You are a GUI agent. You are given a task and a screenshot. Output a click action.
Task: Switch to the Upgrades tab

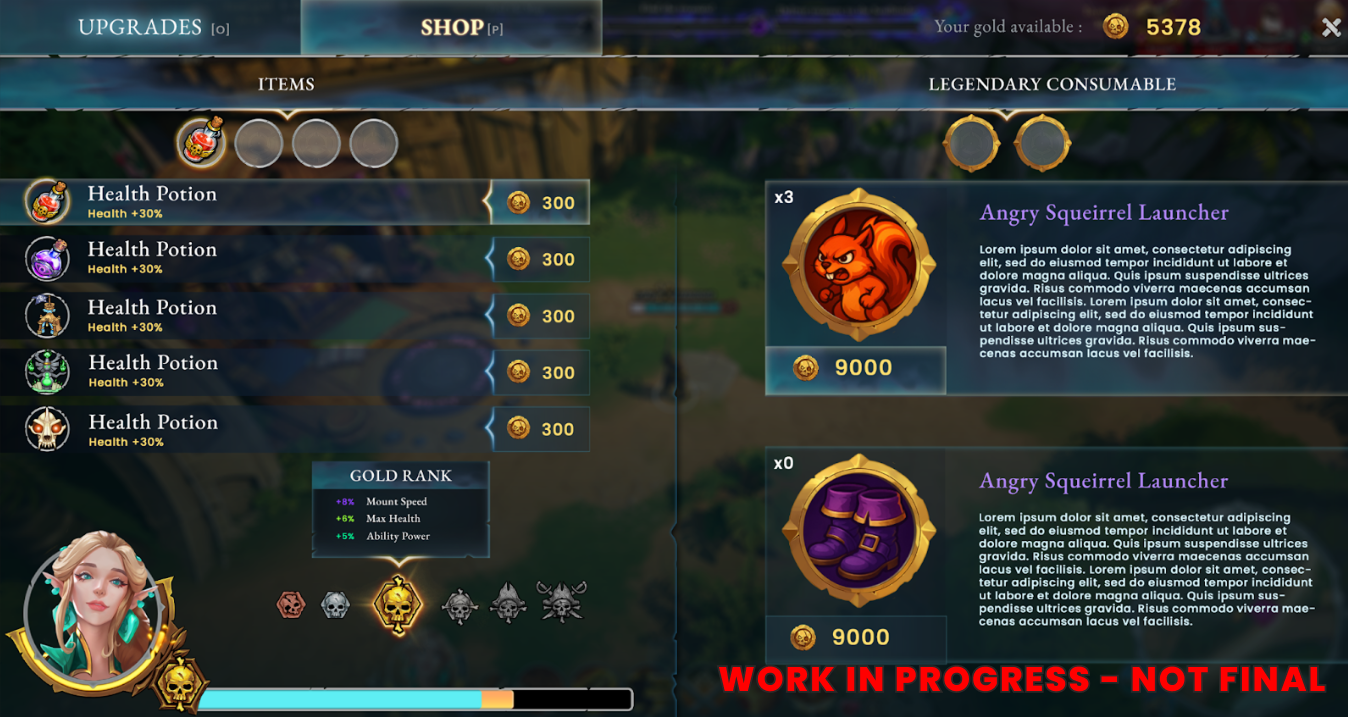152,27
